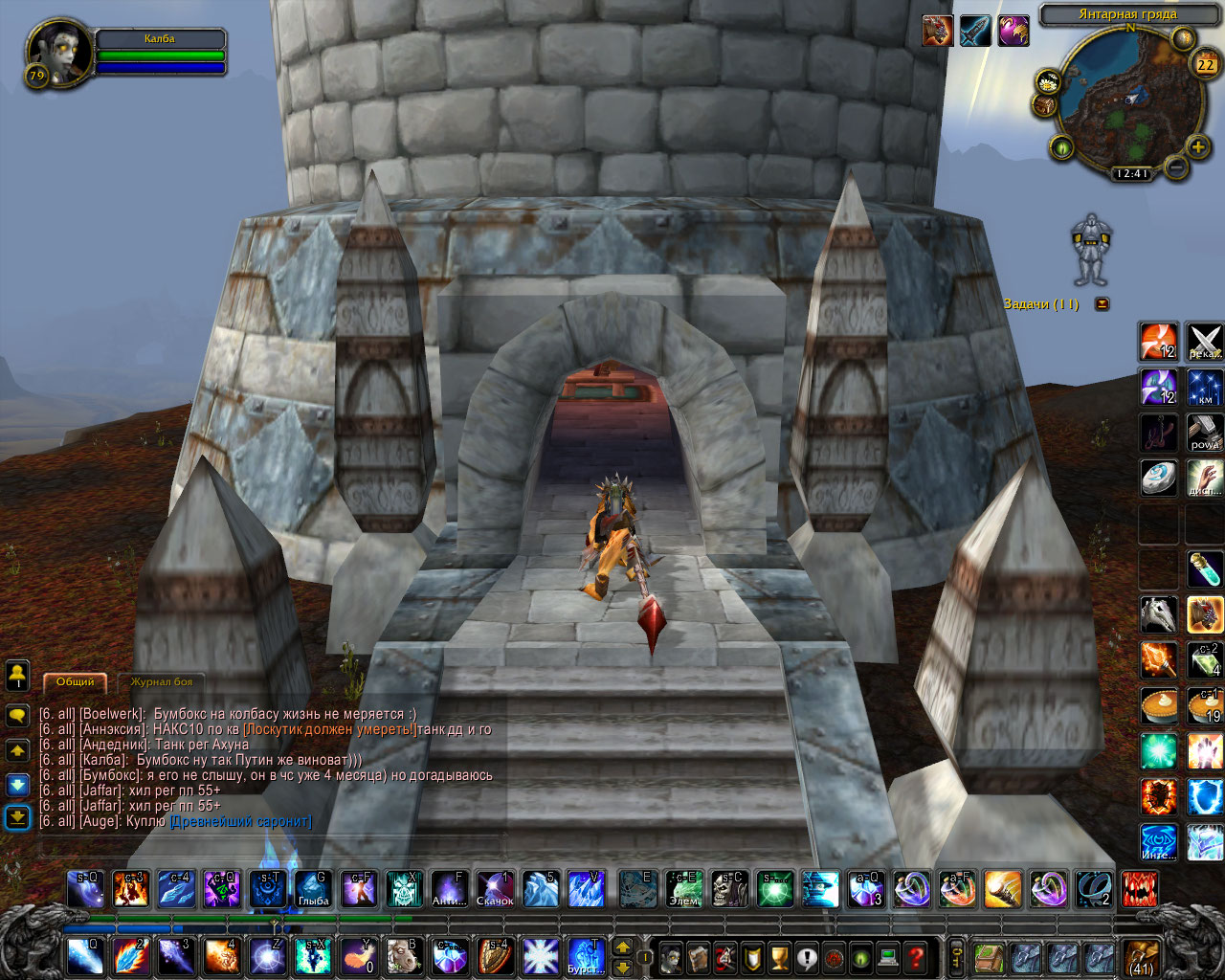This screenshot has height=980, width=1225.
Task: Use the crossed swords река macro
Action: 1204,342
